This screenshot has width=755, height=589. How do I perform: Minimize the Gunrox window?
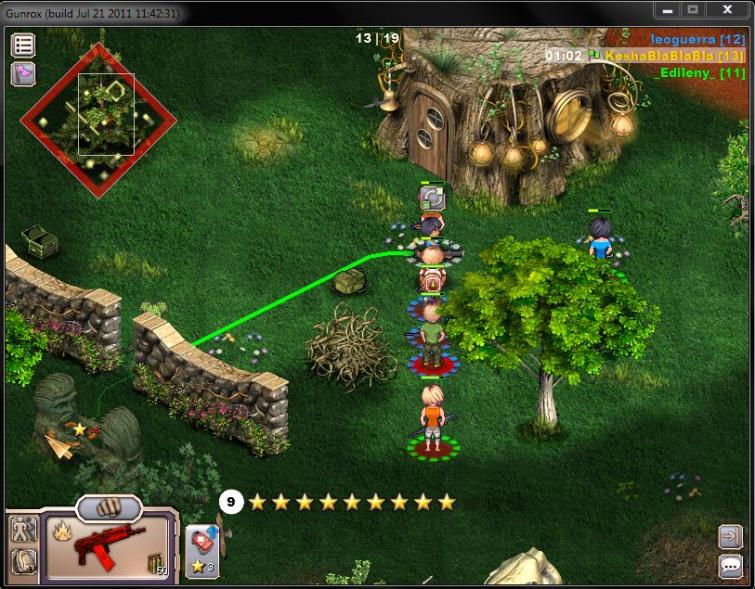pyautogui.click(x=668, y=9)
